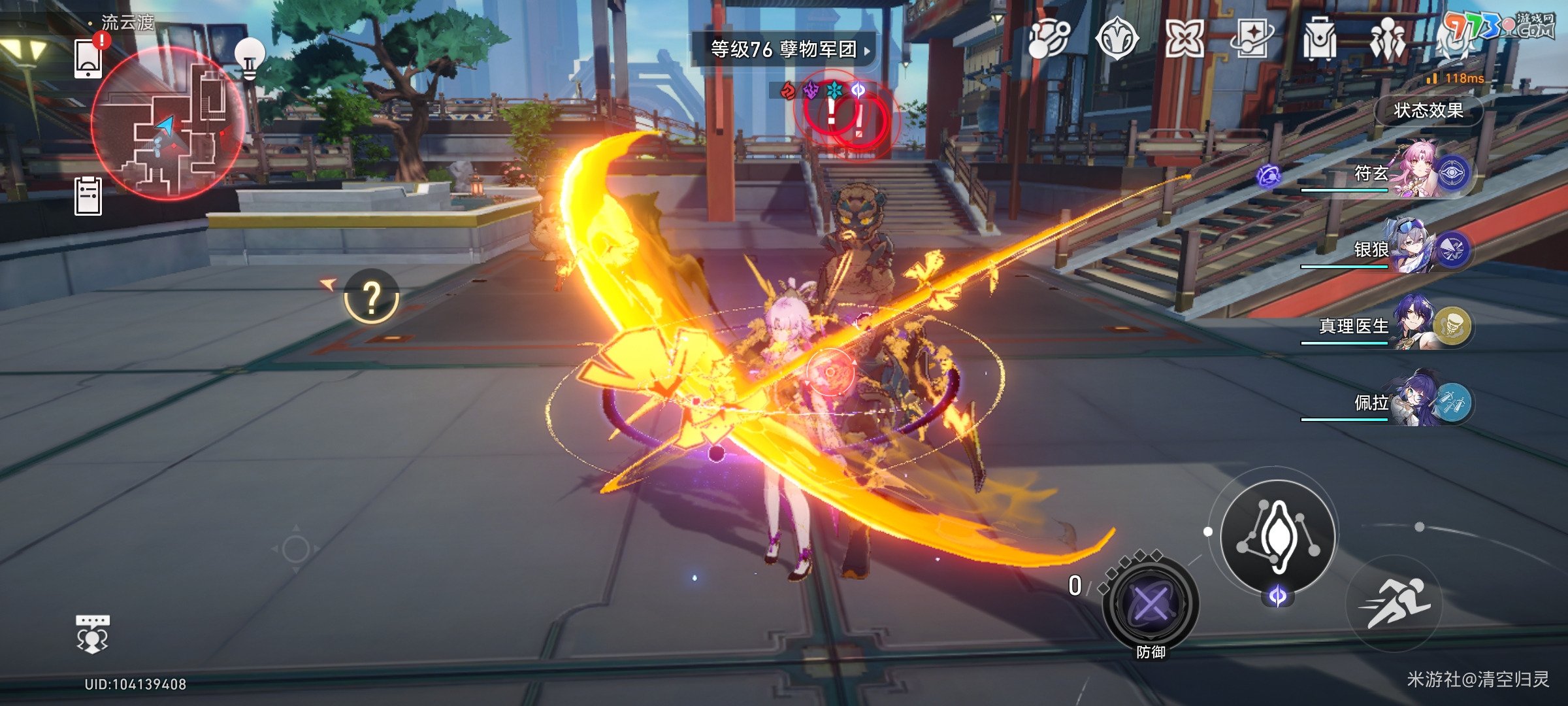
Task: Open the suitcase inventory icon
Action: click(1319, 39)
